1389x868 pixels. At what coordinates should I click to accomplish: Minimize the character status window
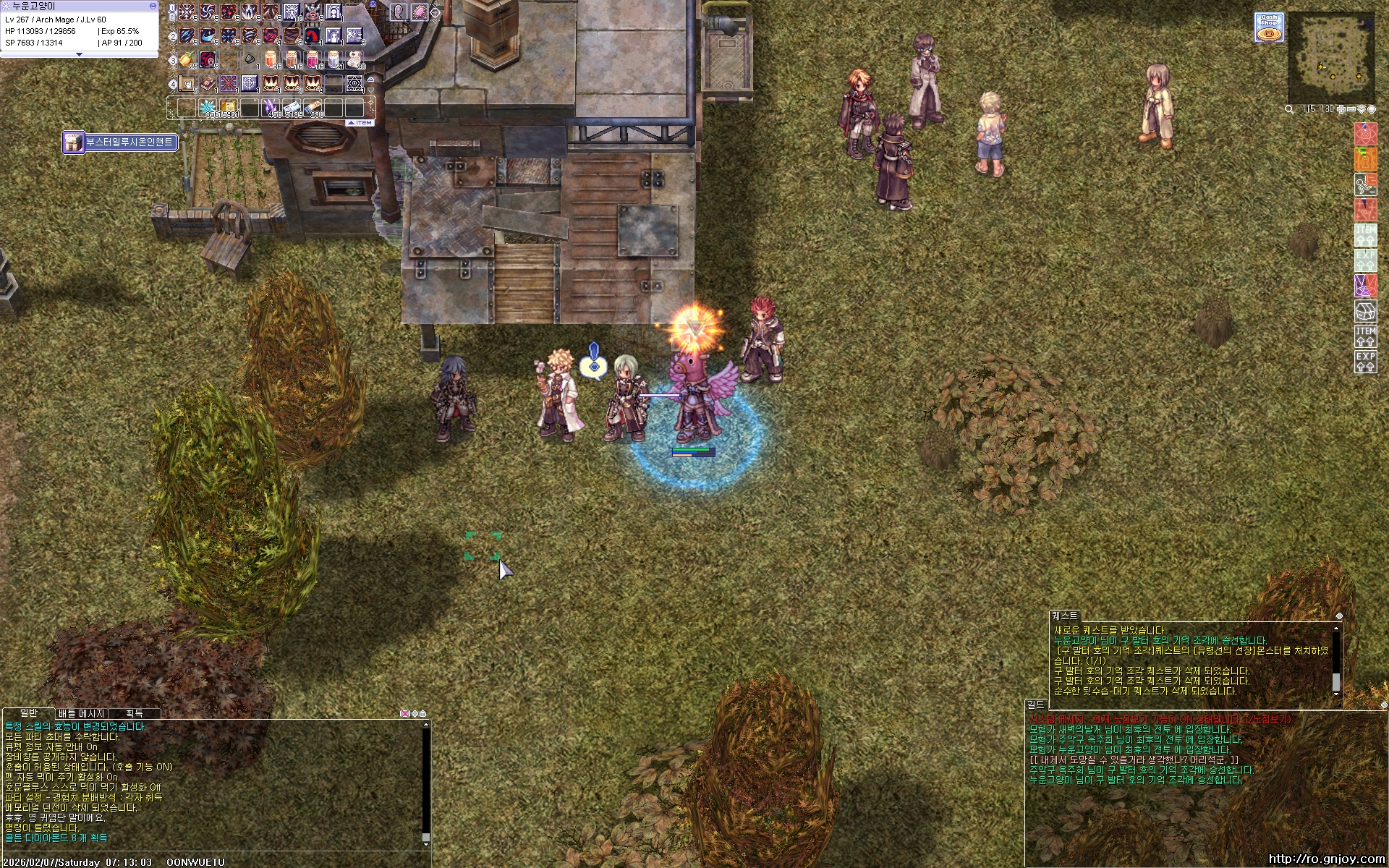click(x=153, y=6)
